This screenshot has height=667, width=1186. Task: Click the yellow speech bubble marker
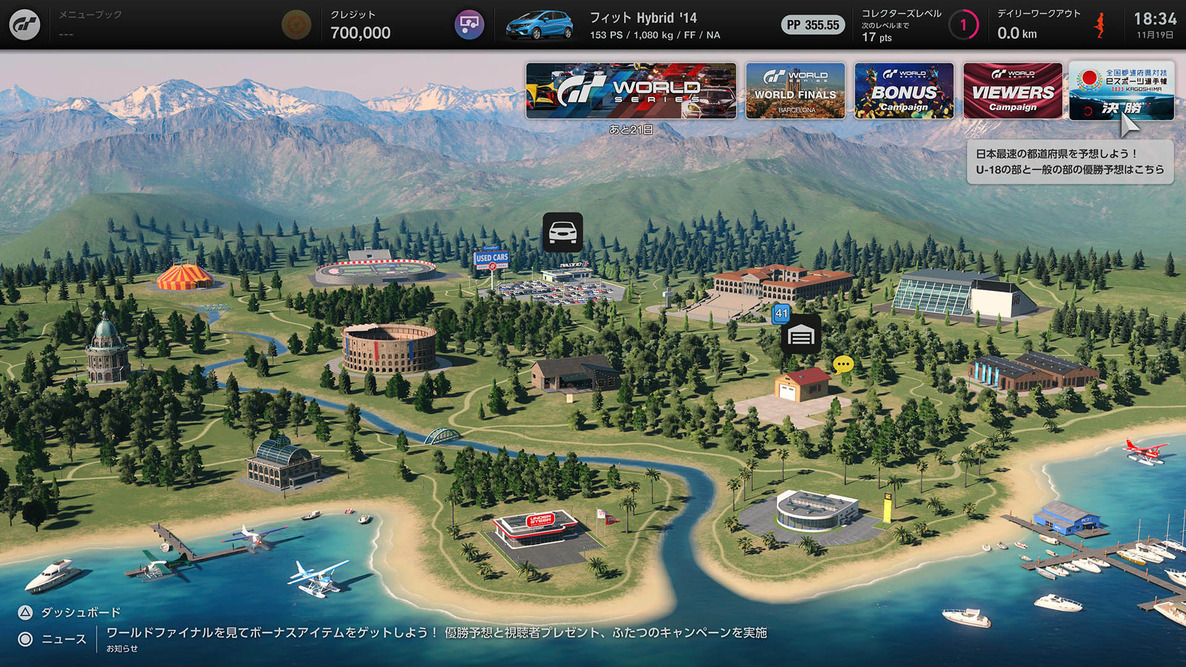[843, 364]
